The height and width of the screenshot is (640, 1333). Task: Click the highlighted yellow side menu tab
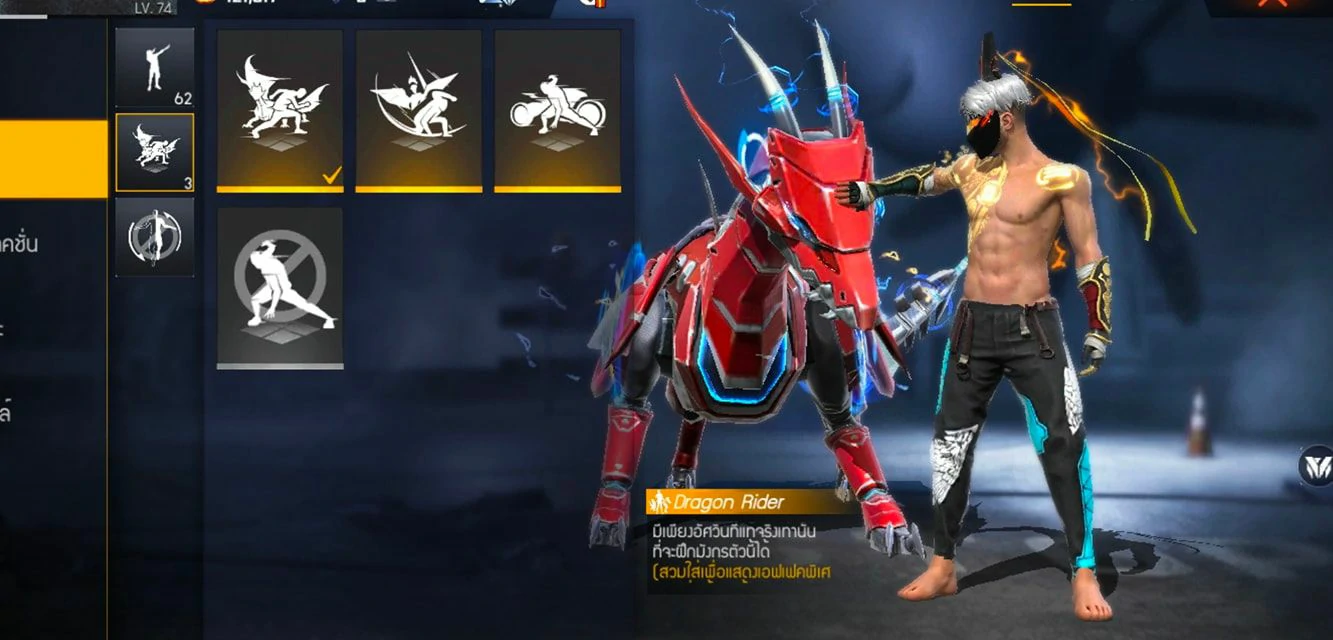[x=53, y=159]
